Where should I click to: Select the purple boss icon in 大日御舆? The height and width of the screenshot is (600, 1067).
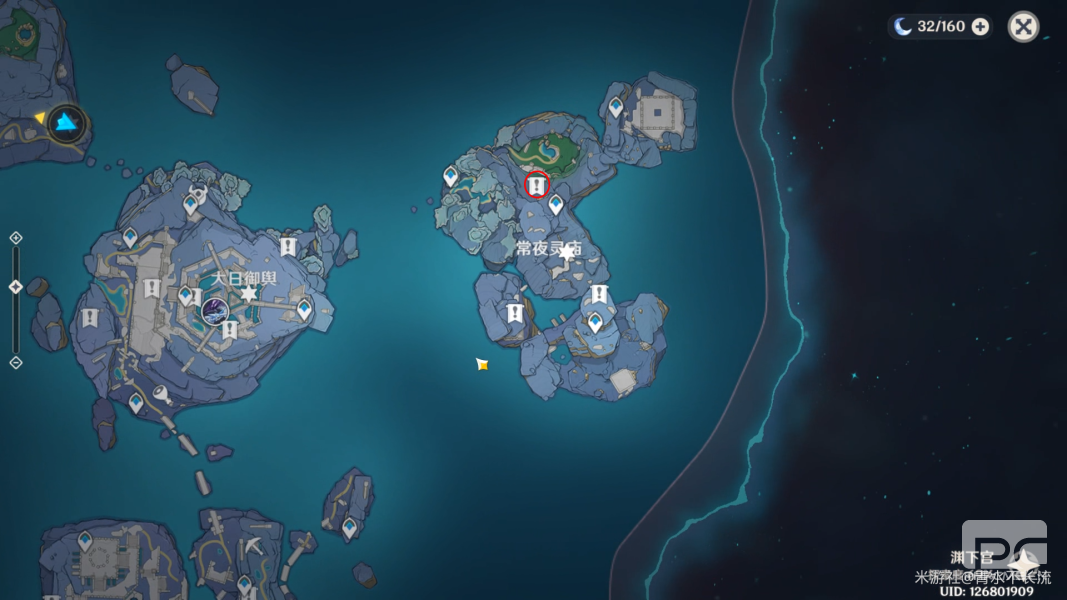click(215, 310)
